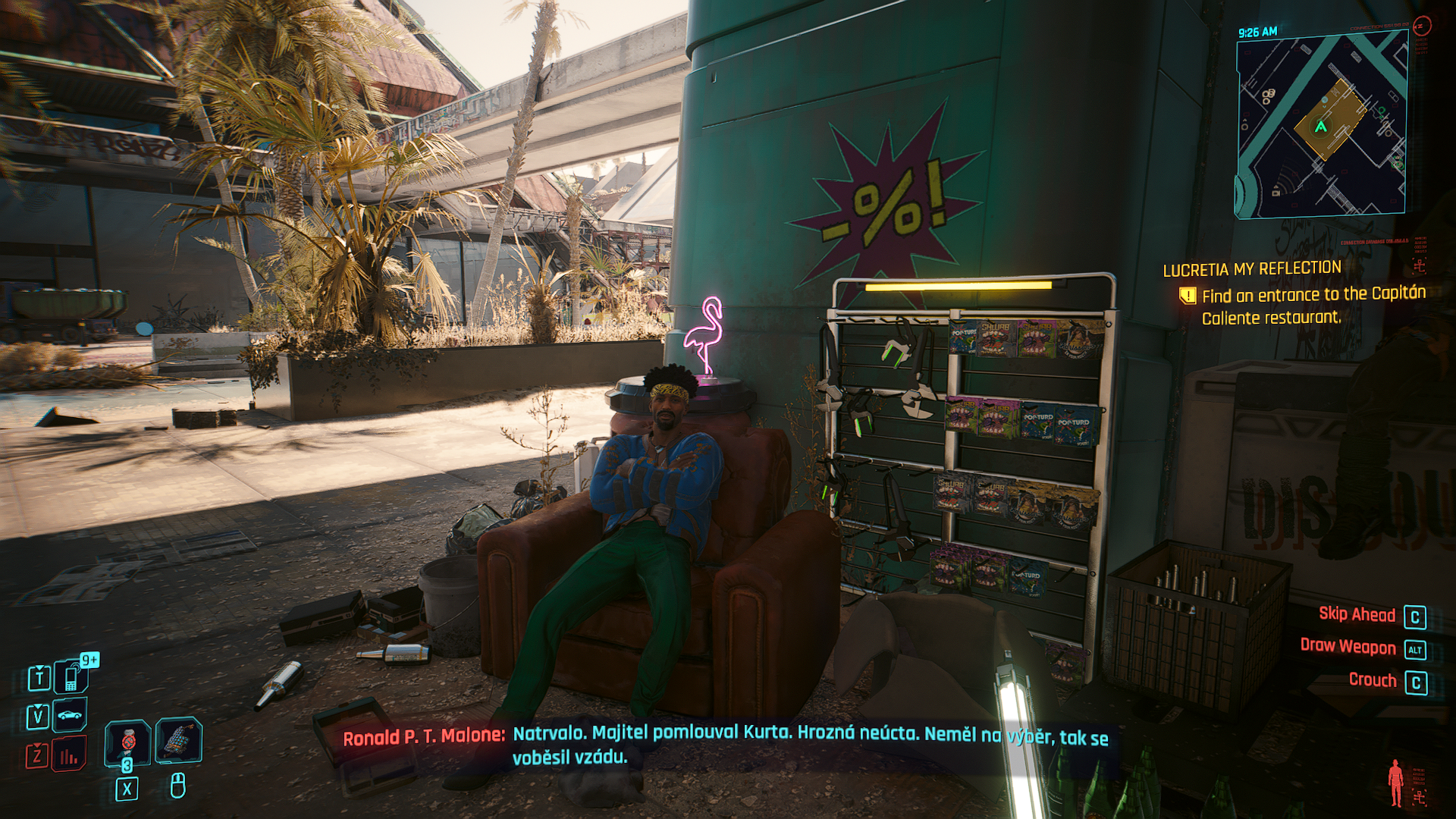Click the player arrow marker on the minimap
Viewport: 1456px width, 819px height.
[1321, 127]
